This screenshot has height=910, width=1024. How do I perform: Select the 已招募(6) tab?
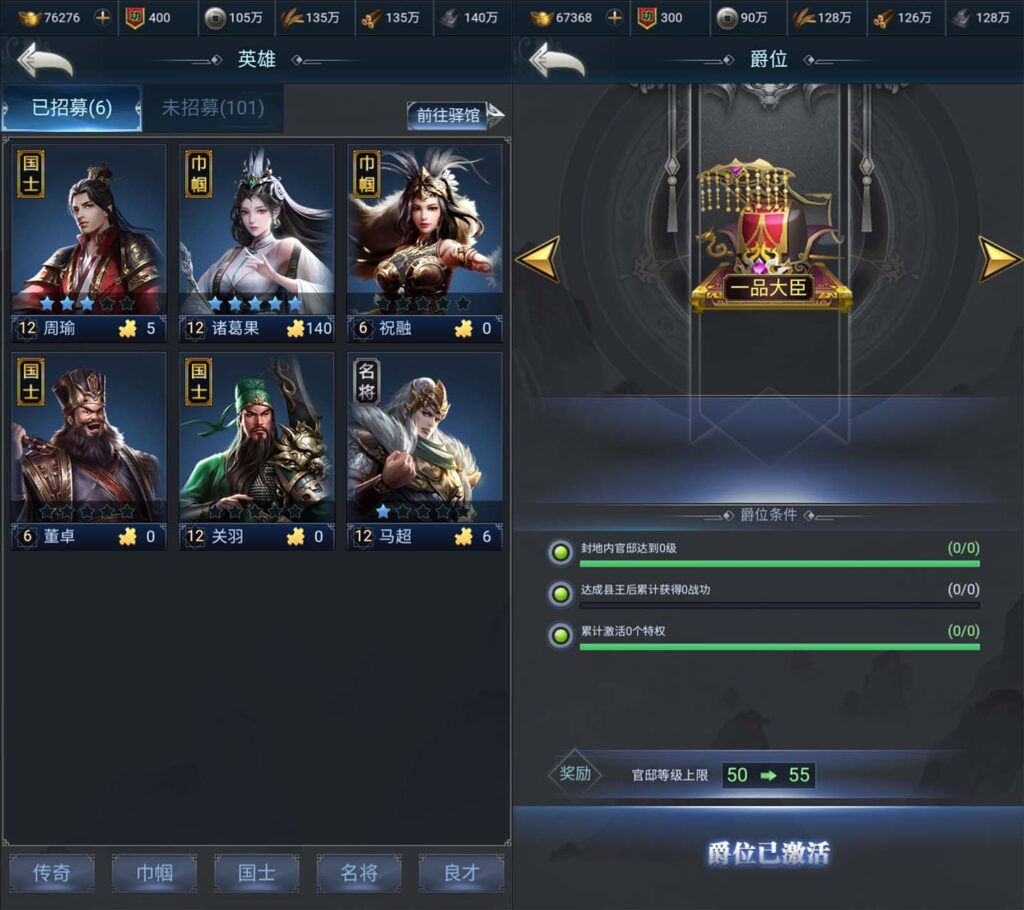[x=71, y=108]
